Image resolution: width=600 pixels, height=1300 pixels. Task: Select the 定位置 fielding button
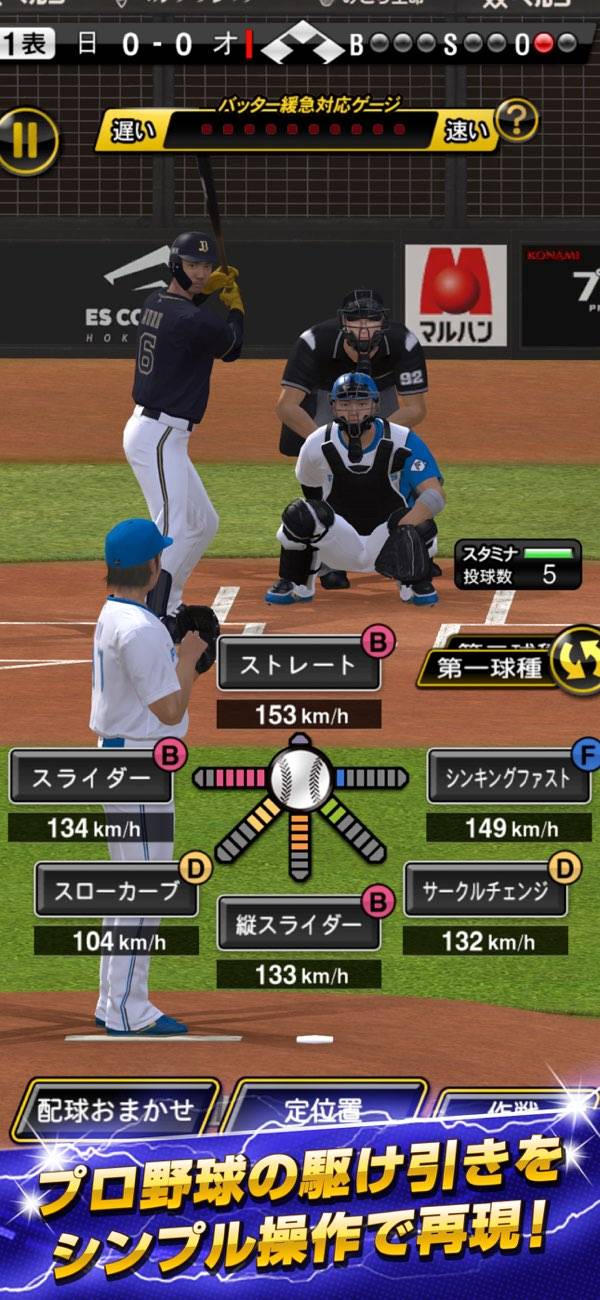click(x=322, y=1110)
